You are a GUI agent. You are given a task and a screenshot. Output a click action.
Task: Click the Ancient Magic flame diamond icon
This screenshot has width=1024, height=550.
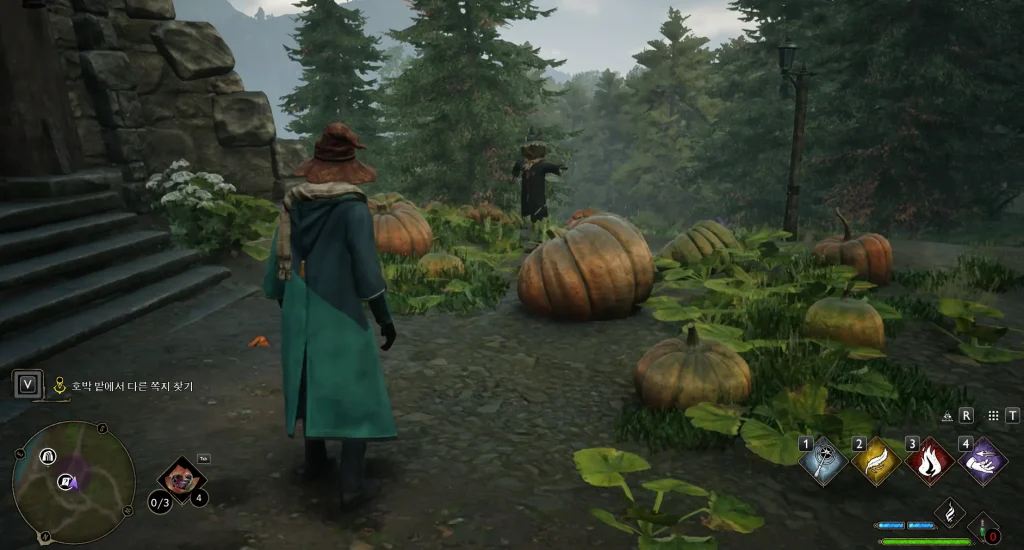click(x=949, y=512)
